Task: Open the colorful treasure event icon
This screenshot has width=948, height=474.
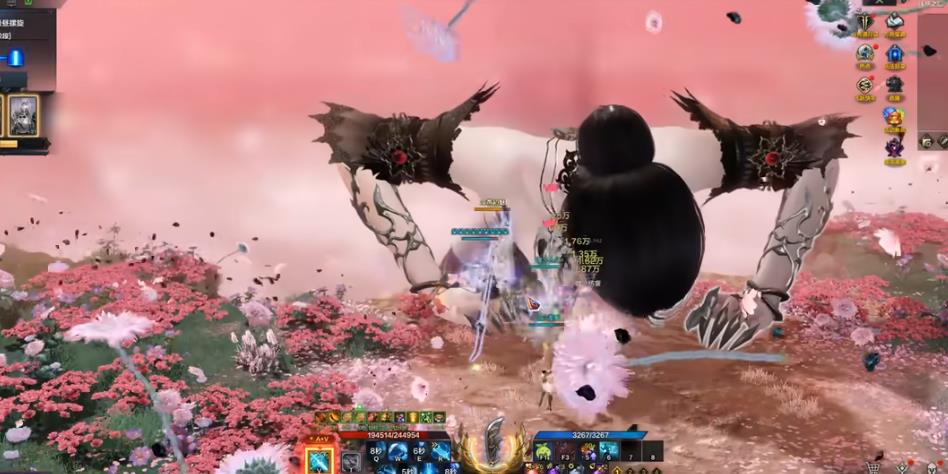Action: point(894,117)
